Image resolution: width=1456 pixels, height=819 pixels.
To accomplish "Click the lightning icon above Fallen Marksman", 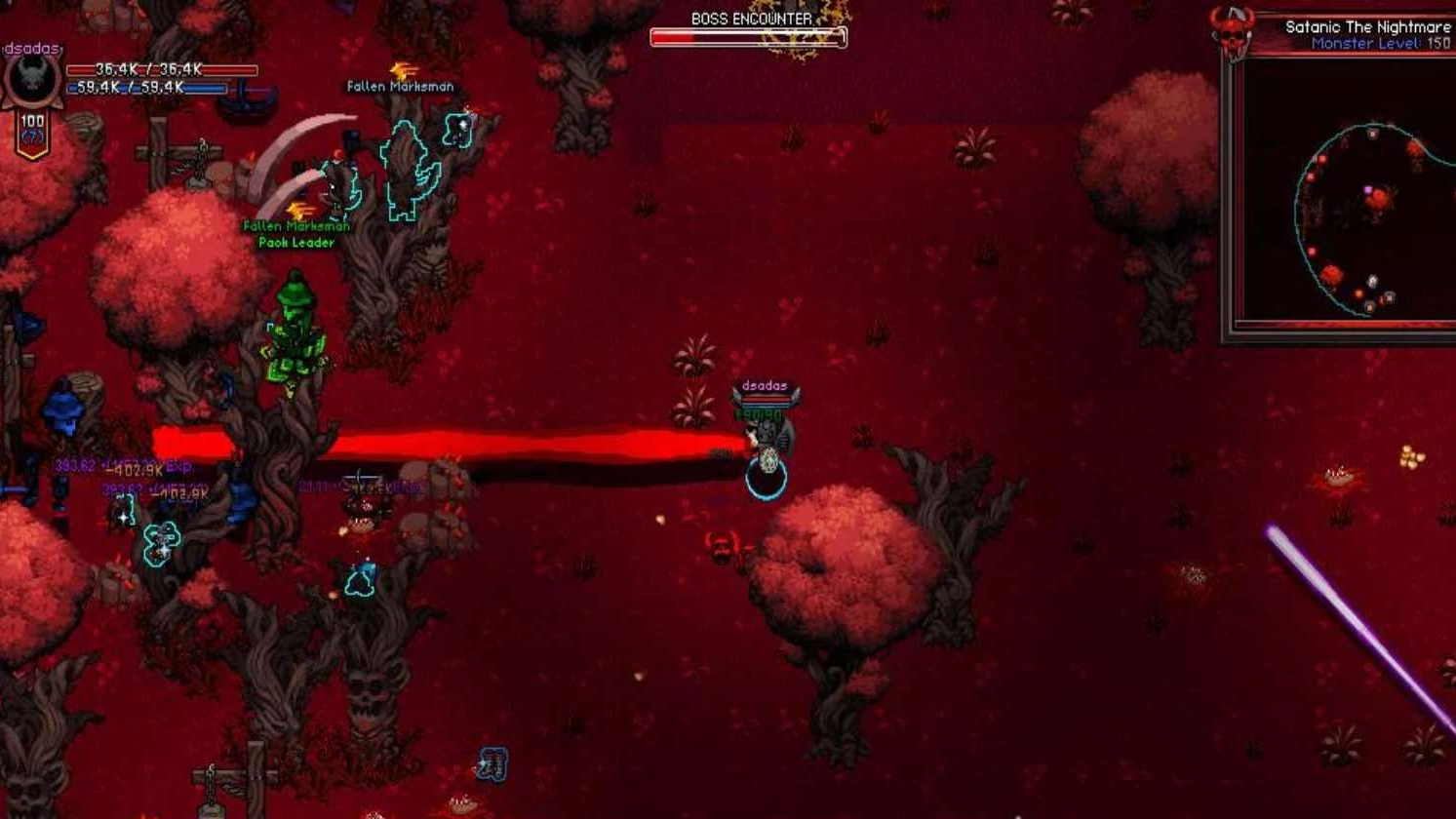I will click(x=402, y=70).
